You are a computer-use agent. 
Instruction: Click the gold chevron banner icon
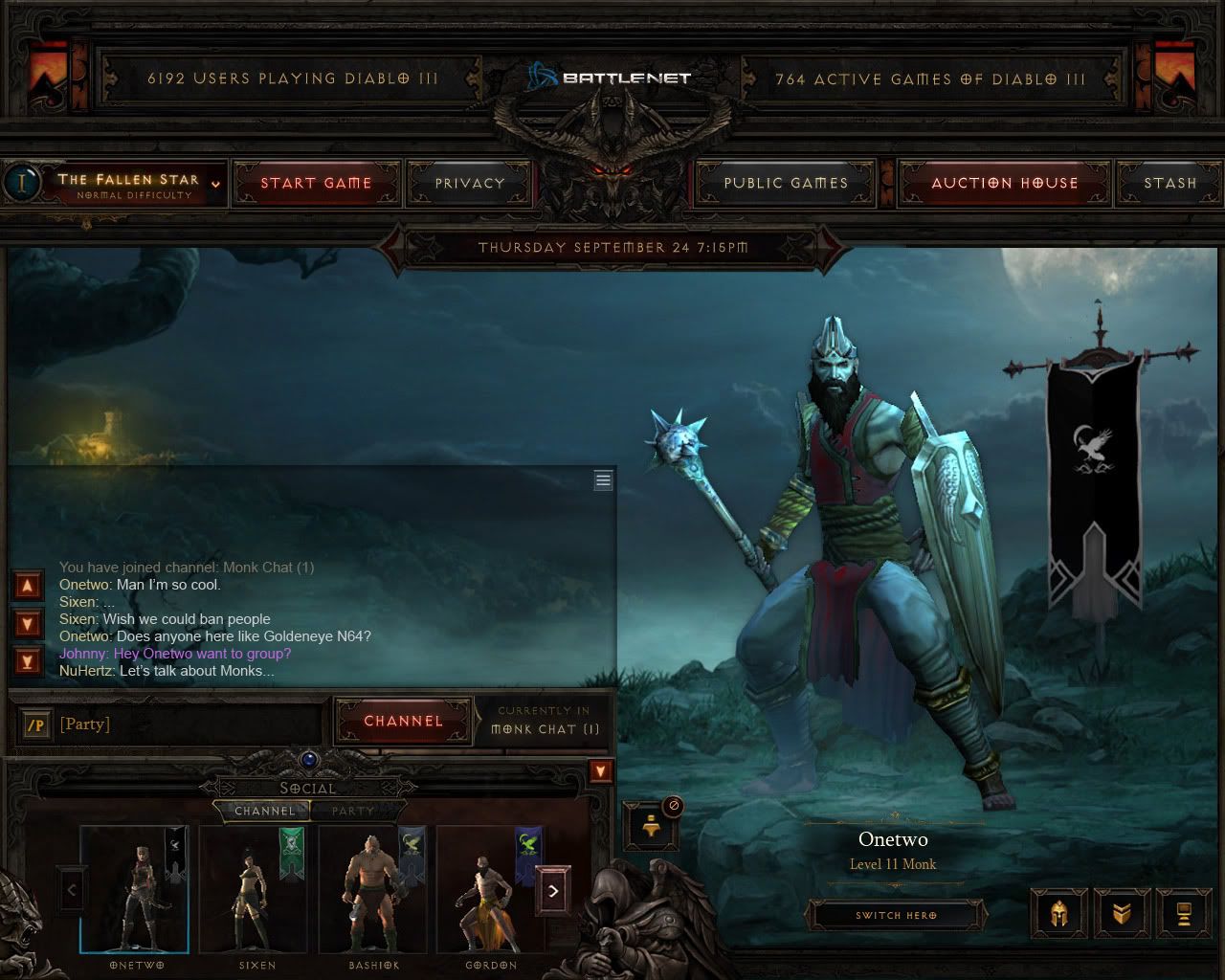pos(1122,912)
